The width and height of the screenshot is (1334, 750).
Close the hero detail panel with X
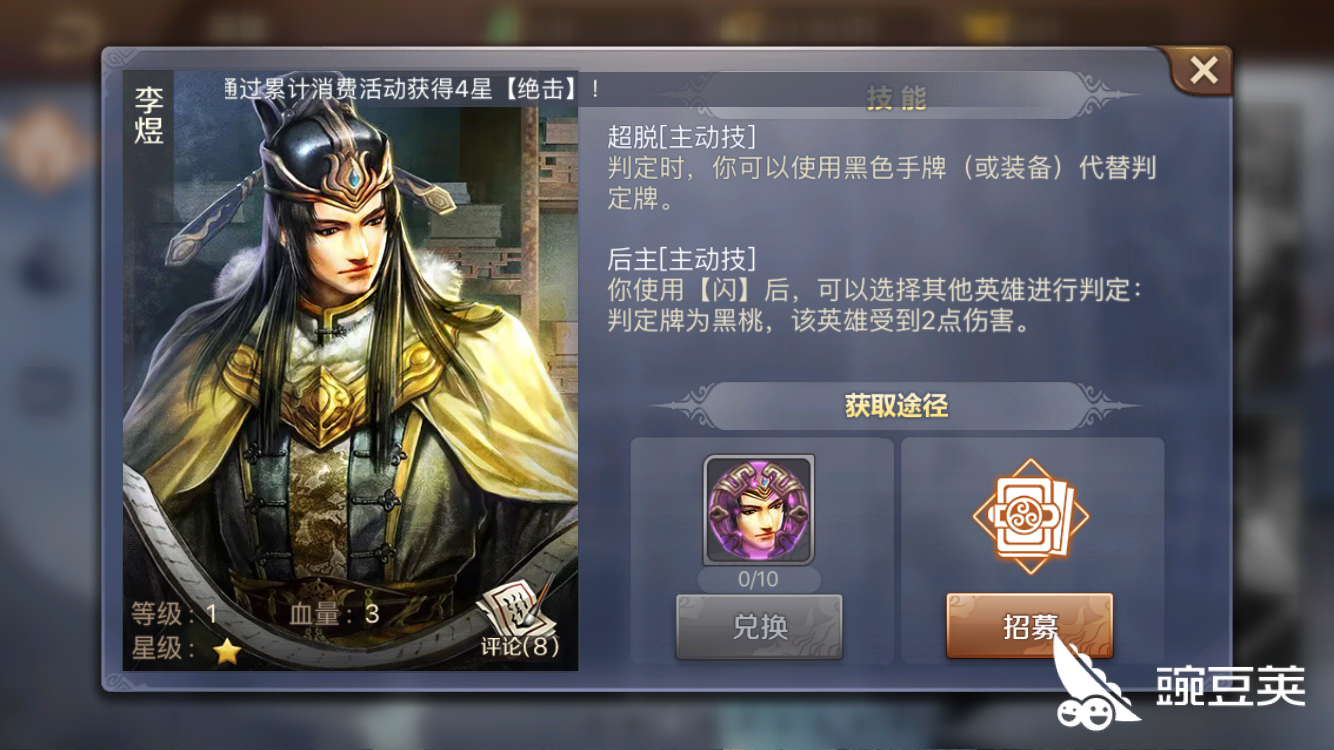(1203, 69)
